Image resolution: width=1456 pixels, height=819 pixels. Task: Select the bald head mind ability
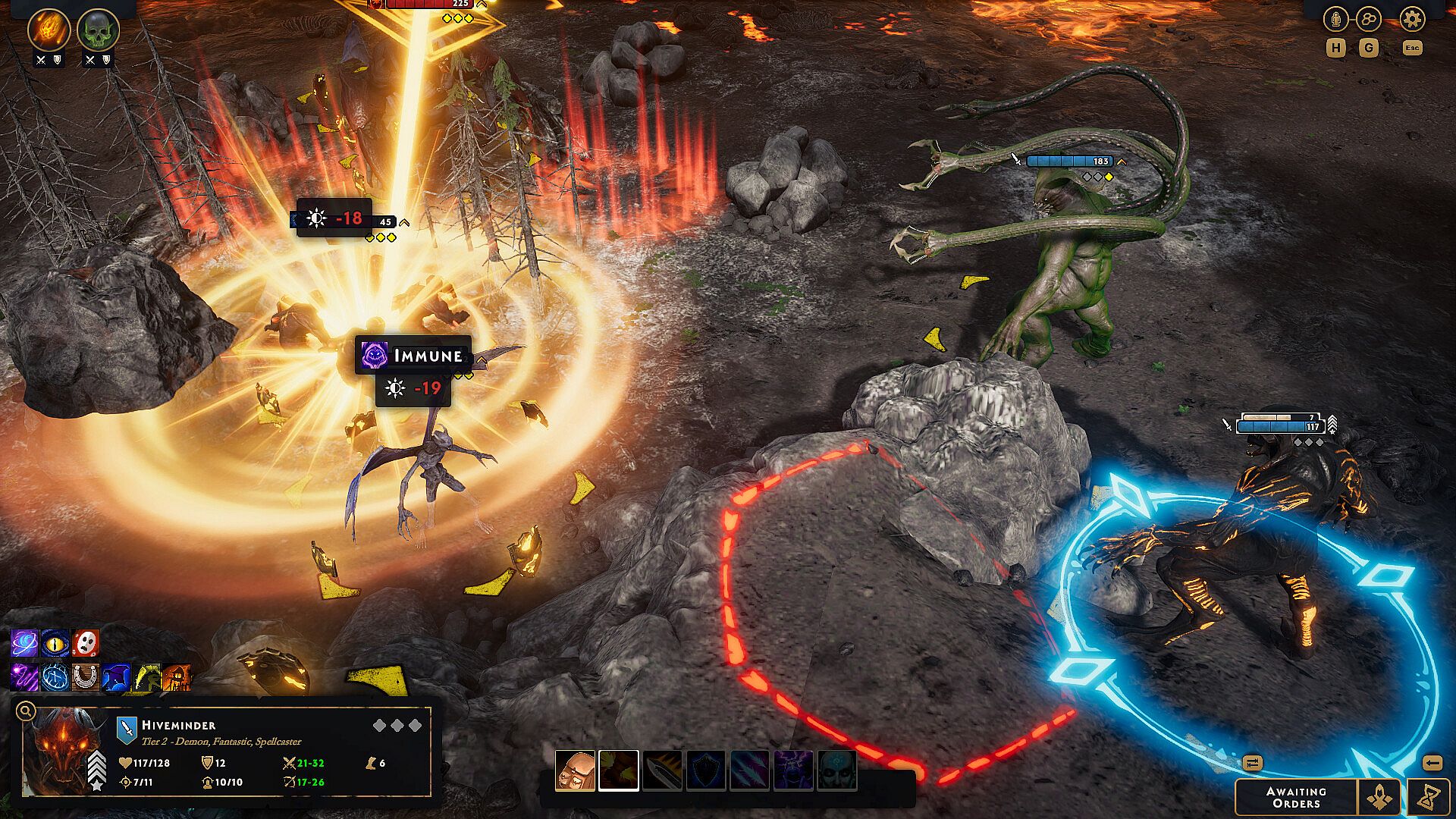(837, 770)
